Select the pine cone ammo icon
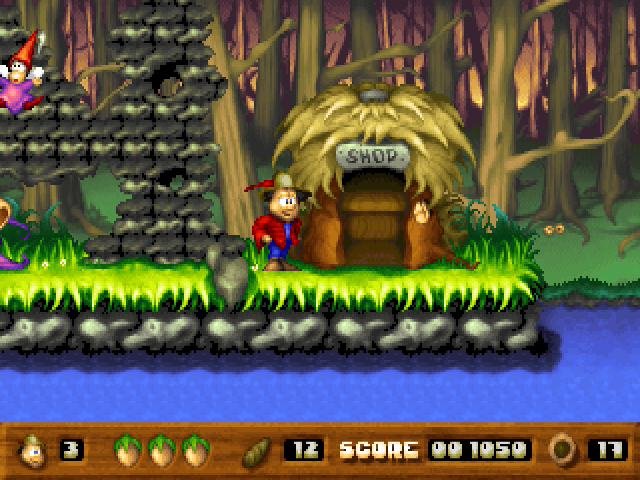Image resolution: width=640 pixels, height=480 pixels. click(x=258, y=450)
